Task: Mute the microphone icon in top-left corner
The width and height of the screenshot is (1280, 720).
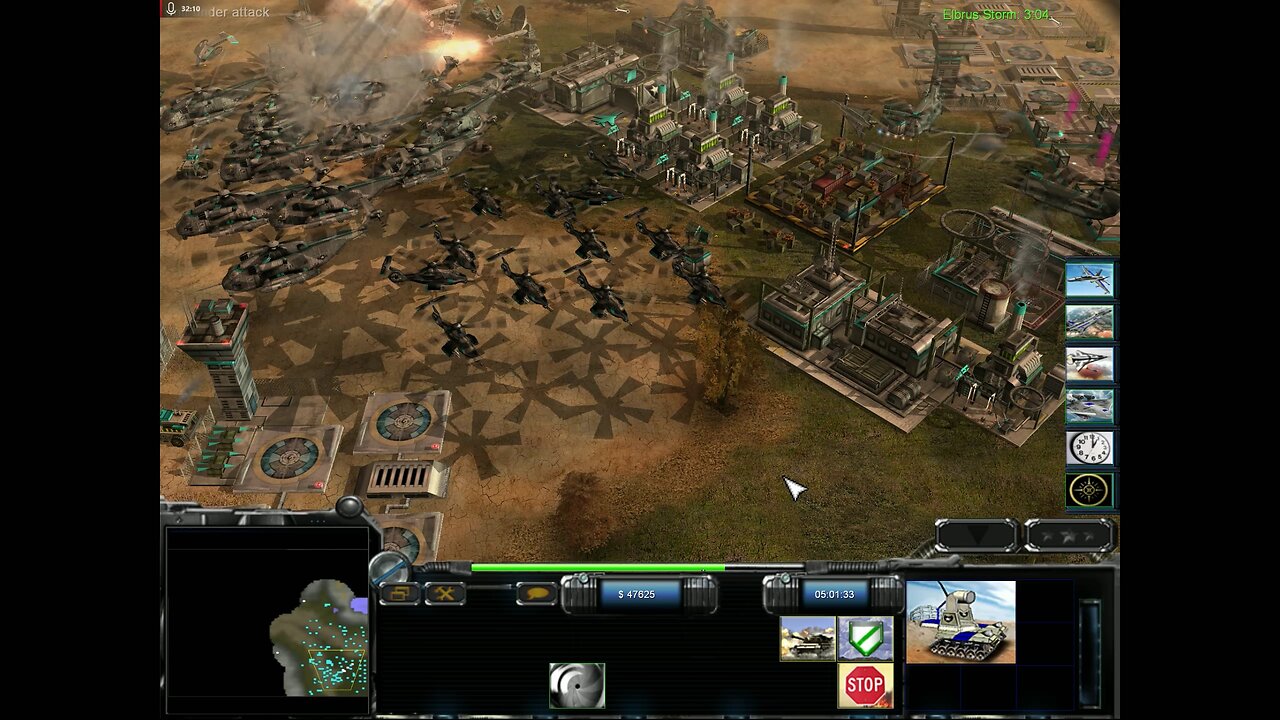Action: pos(169,11)
